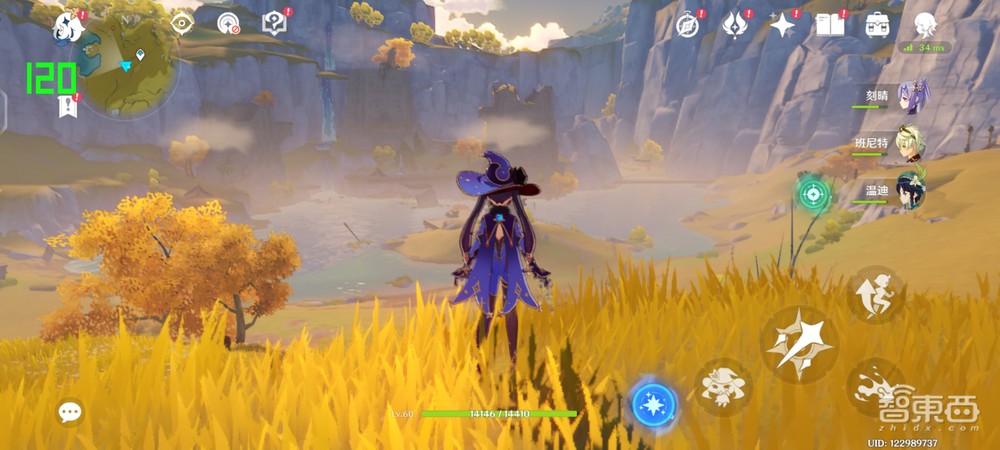Switch to party member 温迪

point(911,189)
